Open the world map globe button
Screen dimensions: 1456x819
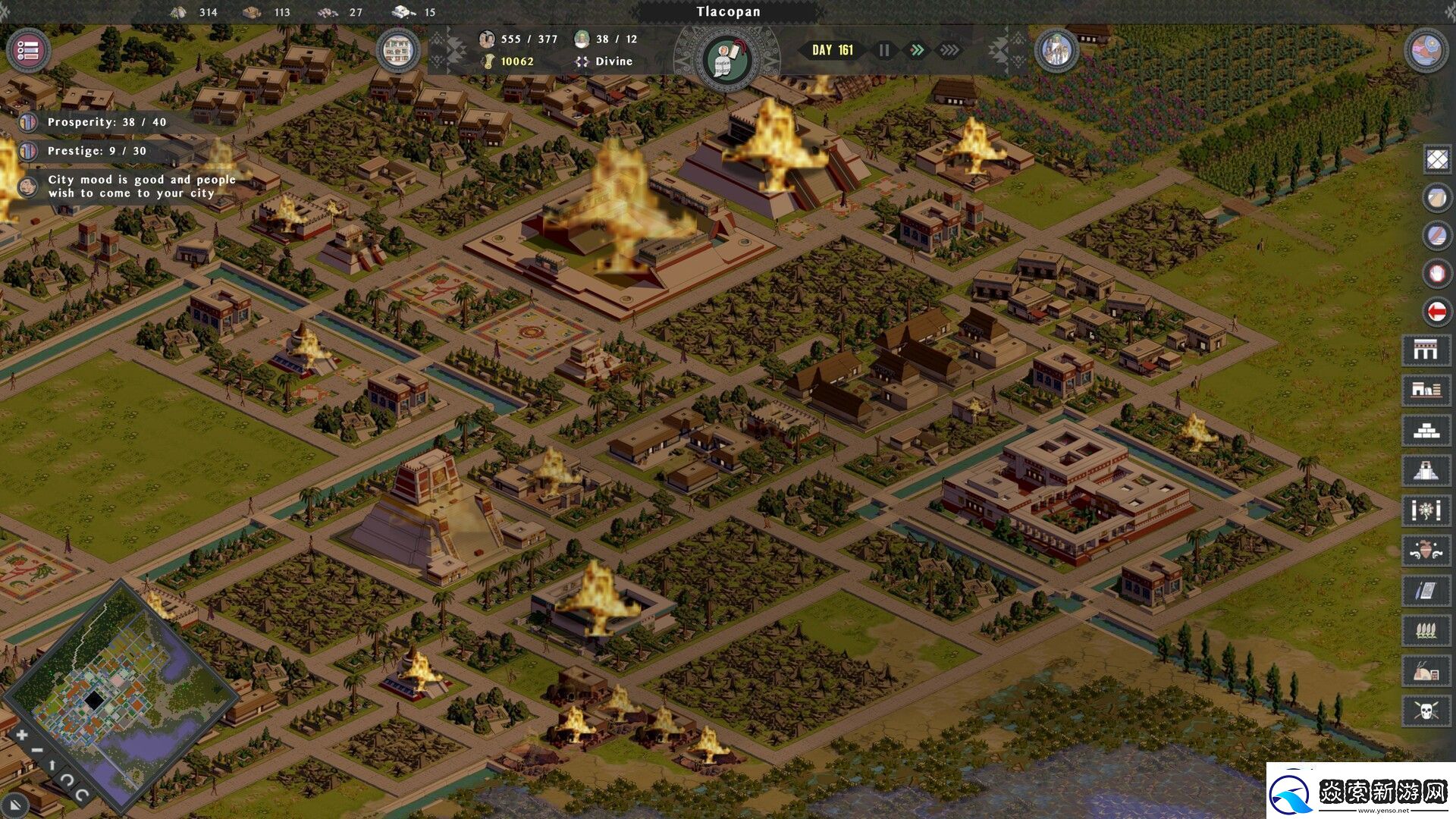(1426, 51)
